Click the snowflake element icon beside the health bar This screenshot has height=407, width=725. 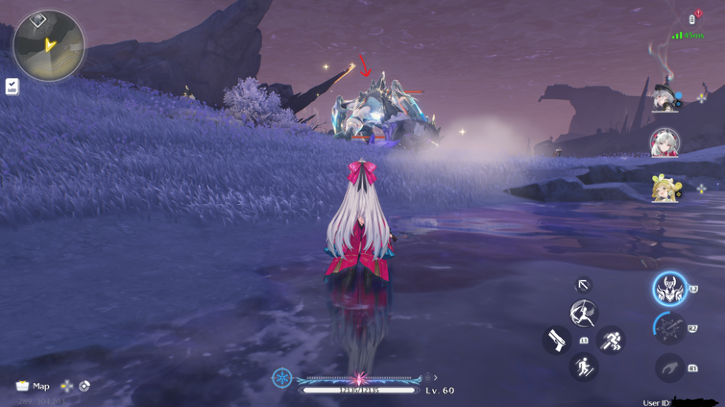point(283,378)
